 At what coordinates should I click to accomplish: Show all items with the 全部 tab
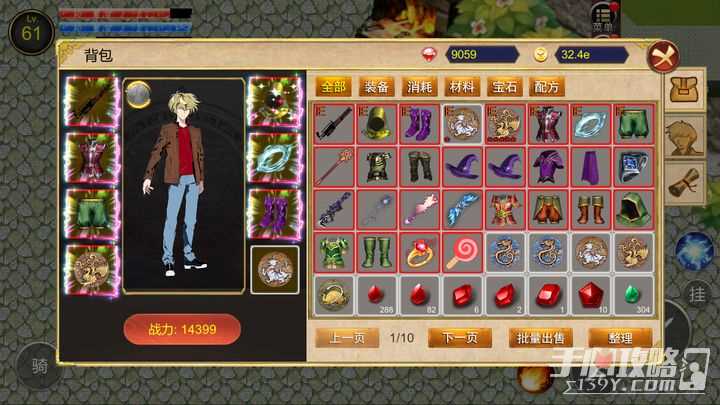point(334,87)
